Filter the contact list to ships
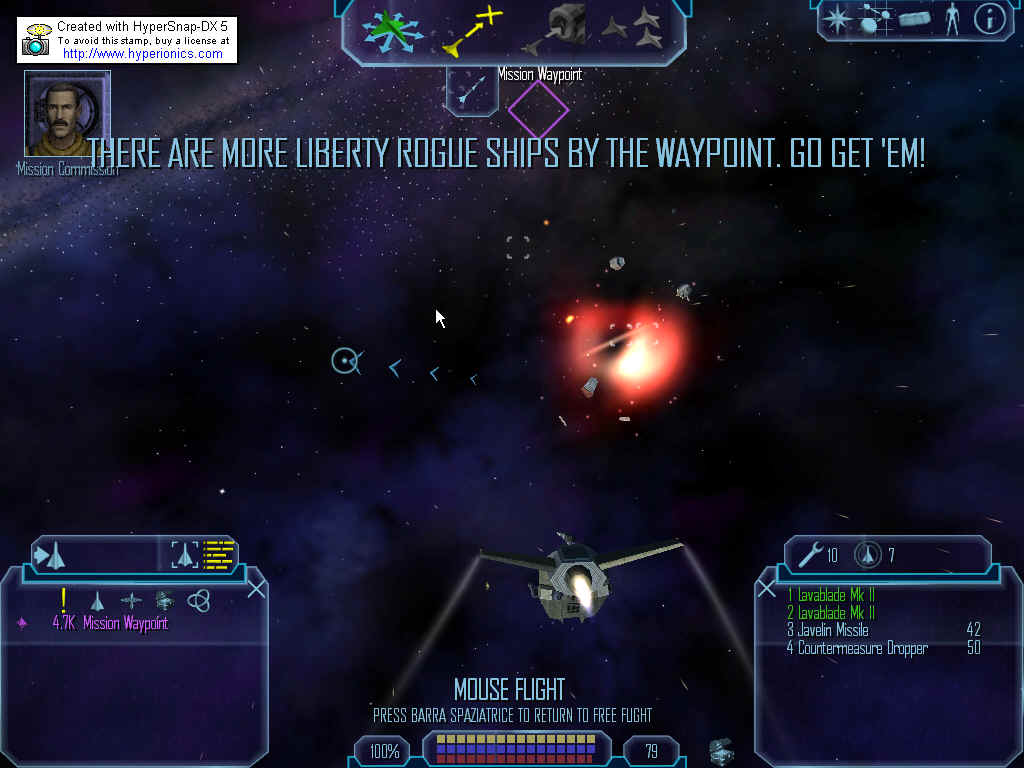The image size is (1024, 768). coord(97,601)
